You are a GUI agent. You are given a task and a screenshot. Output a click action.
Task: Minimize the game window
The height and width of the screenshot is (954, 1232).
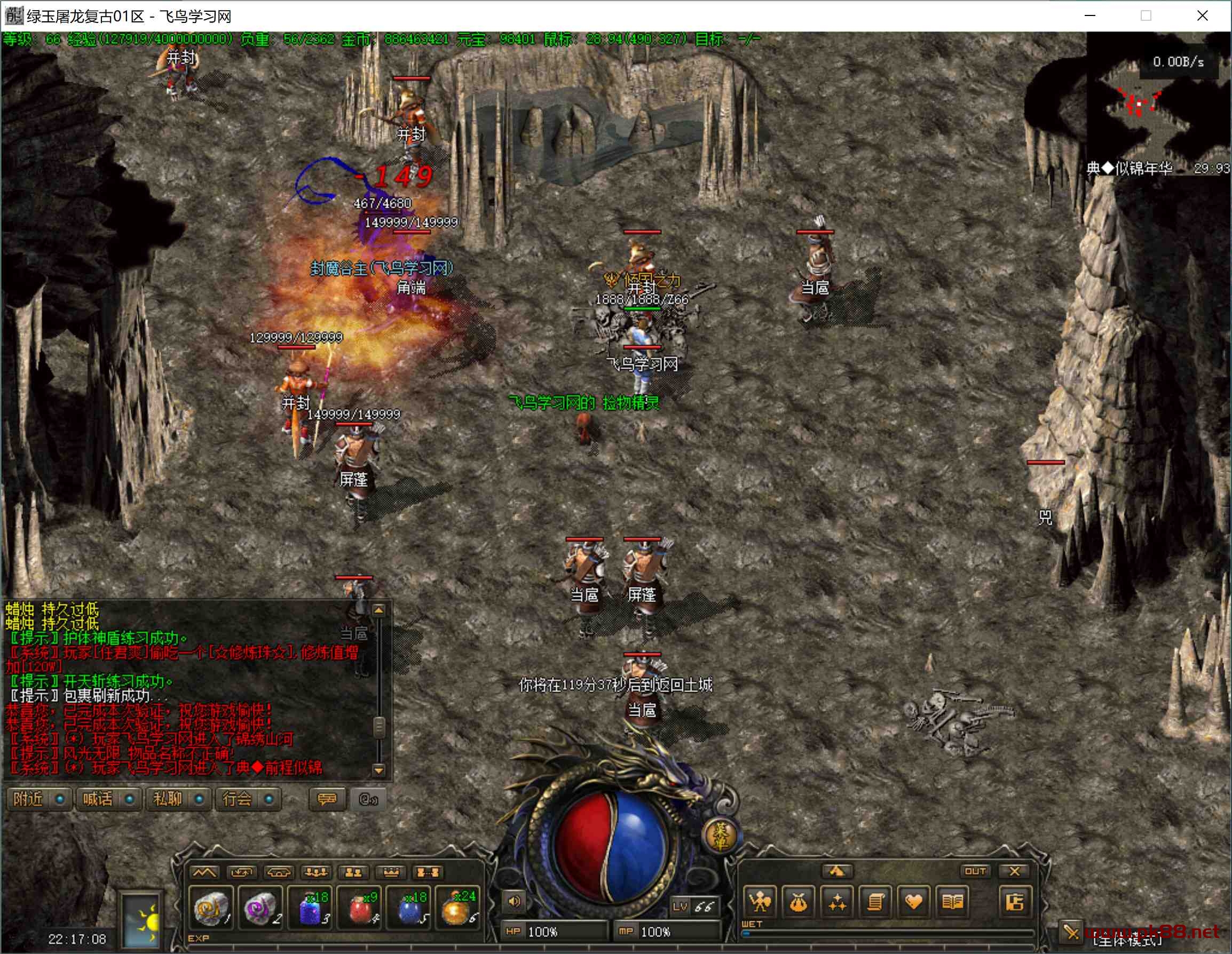[x=1090, y=16]
